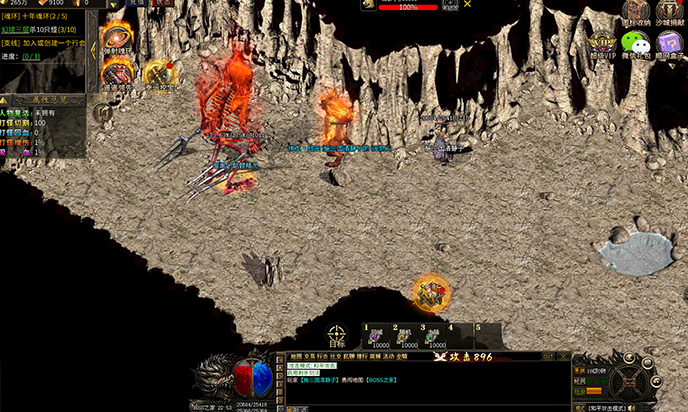
Task: Open the 沙城捐献 castle donation icon
Action: [x=667, y=12]
